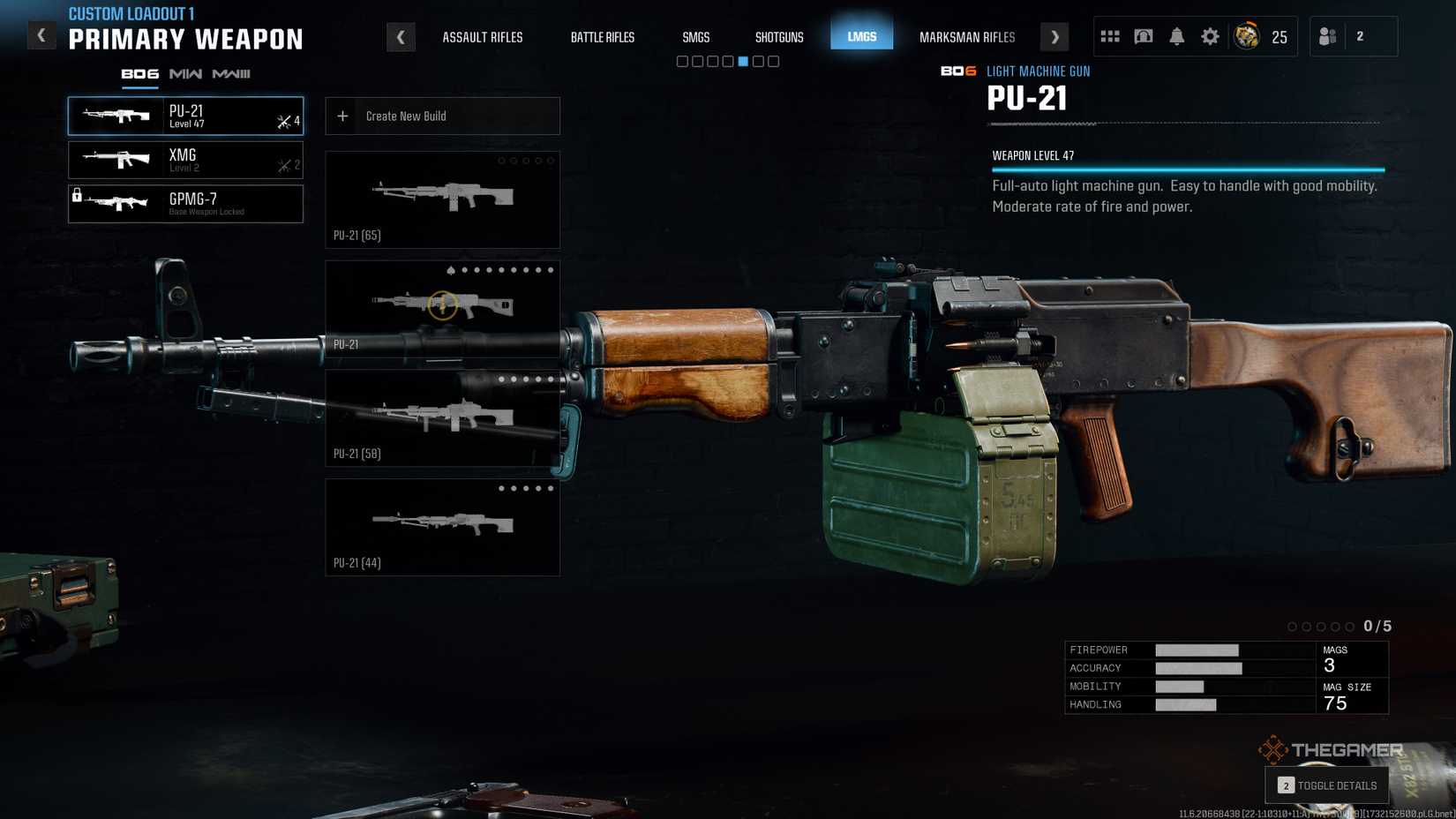Click the Create New Build button
Viewport: 1456px width, 819px height.
click(x=441, y=116)
